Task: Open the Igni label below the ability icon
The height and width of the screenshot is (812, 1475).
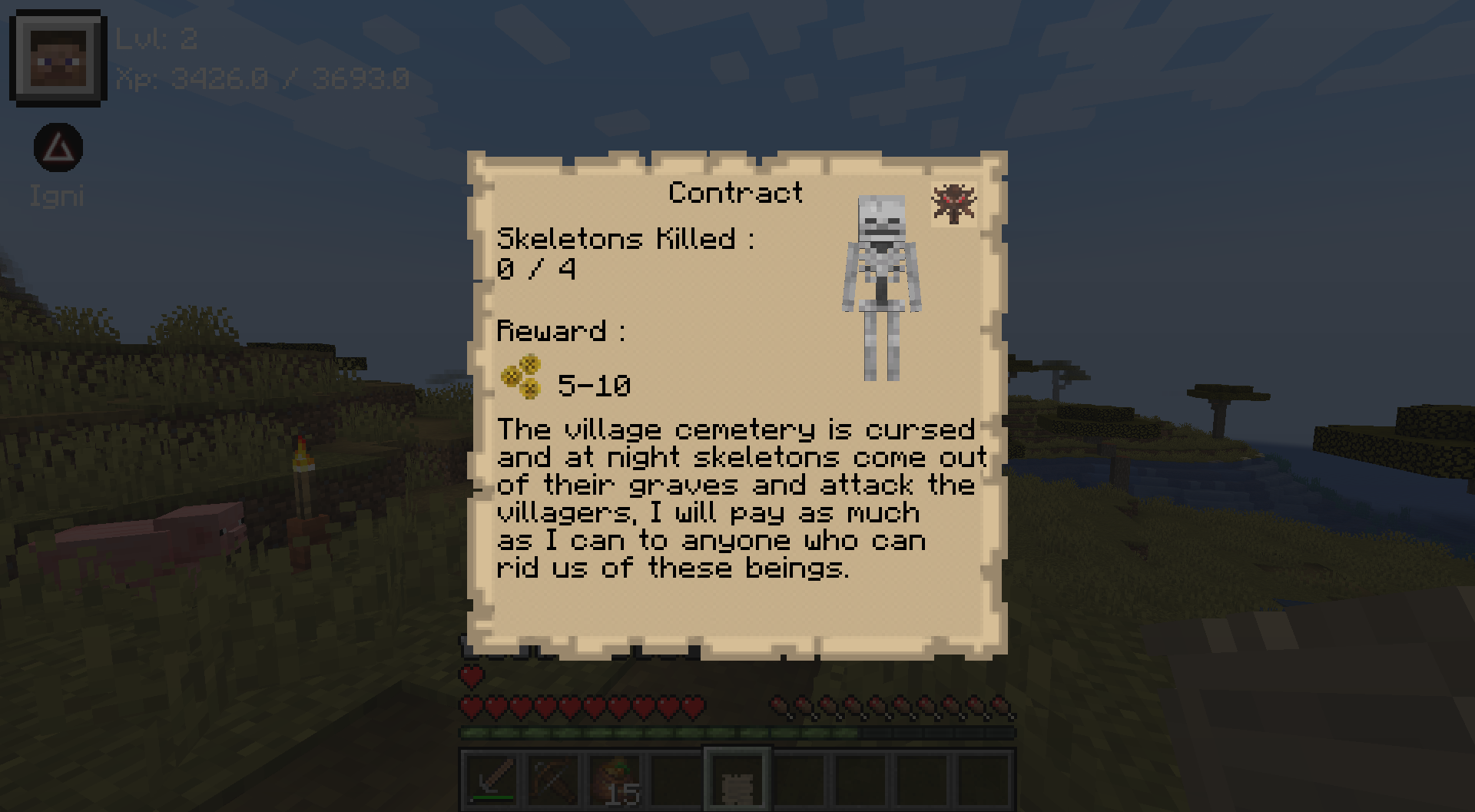Action: pyautogui.click(x=56, y=197)
